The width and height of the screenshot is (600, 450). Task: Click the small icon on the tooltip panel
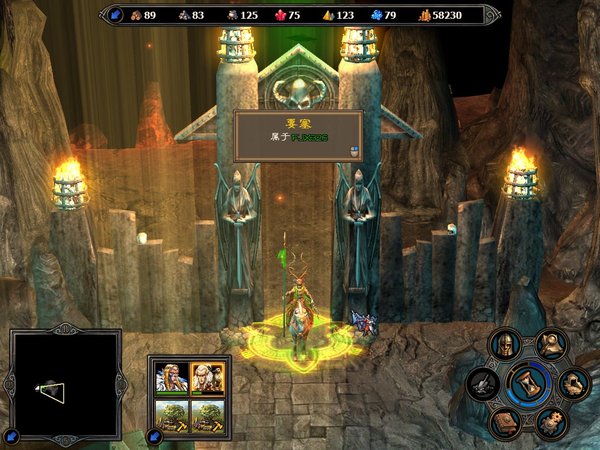[353, 151]
